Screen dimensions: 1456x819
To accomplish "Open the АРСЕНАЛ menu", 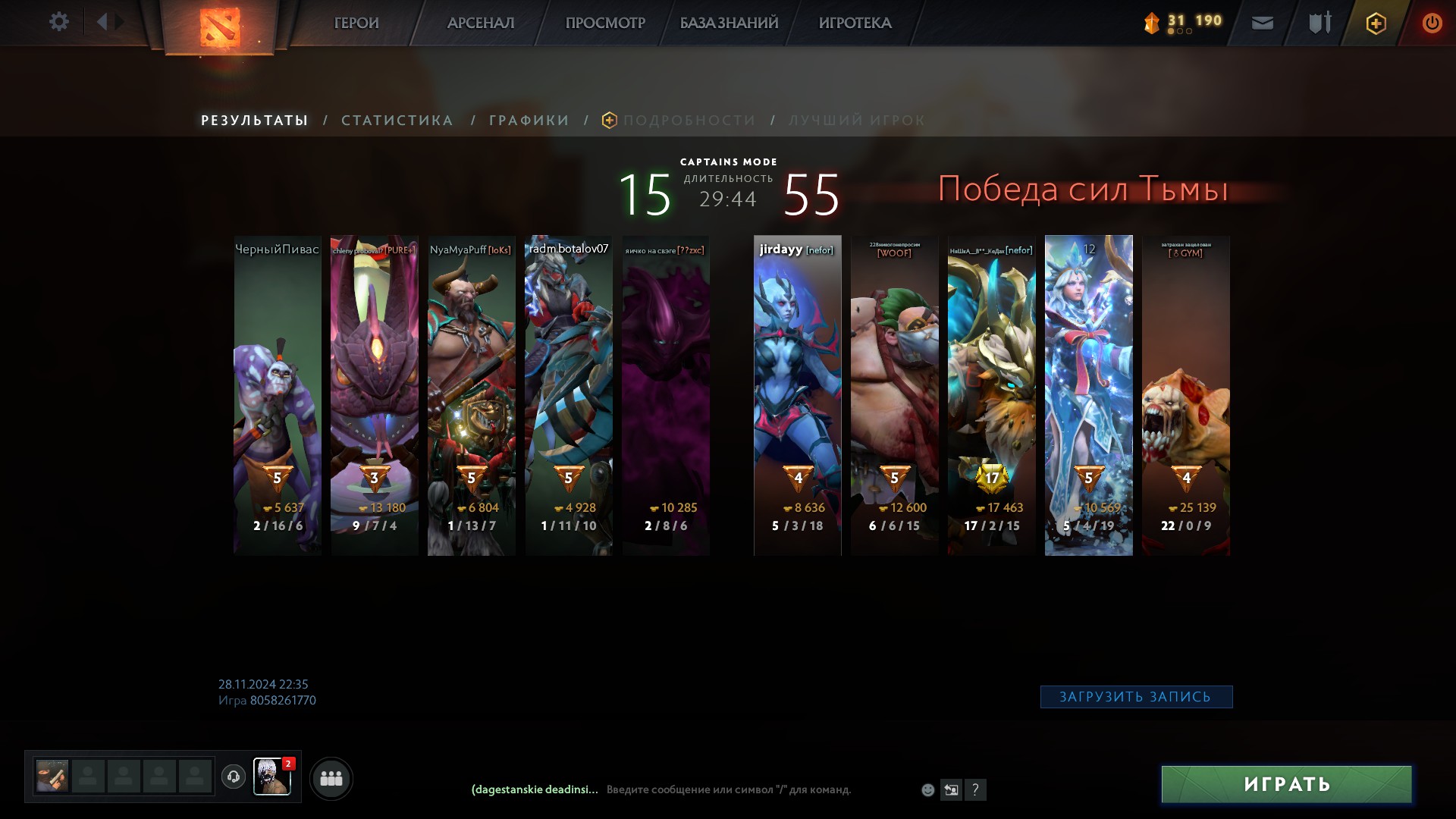I will pyautogui.click(x=481, y=24).
